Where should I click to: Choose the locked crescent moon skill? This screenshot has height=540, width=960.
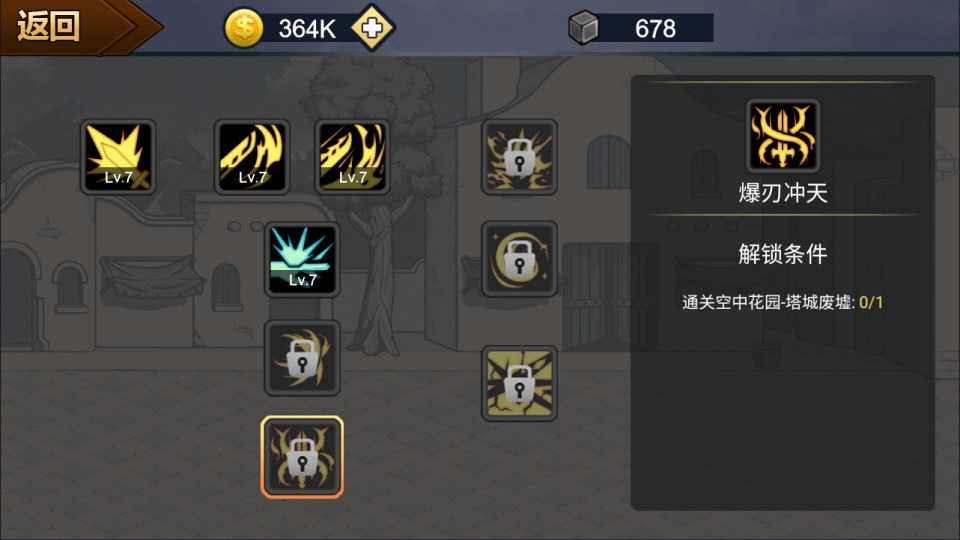pyautogui.click(x=519, y=259)
